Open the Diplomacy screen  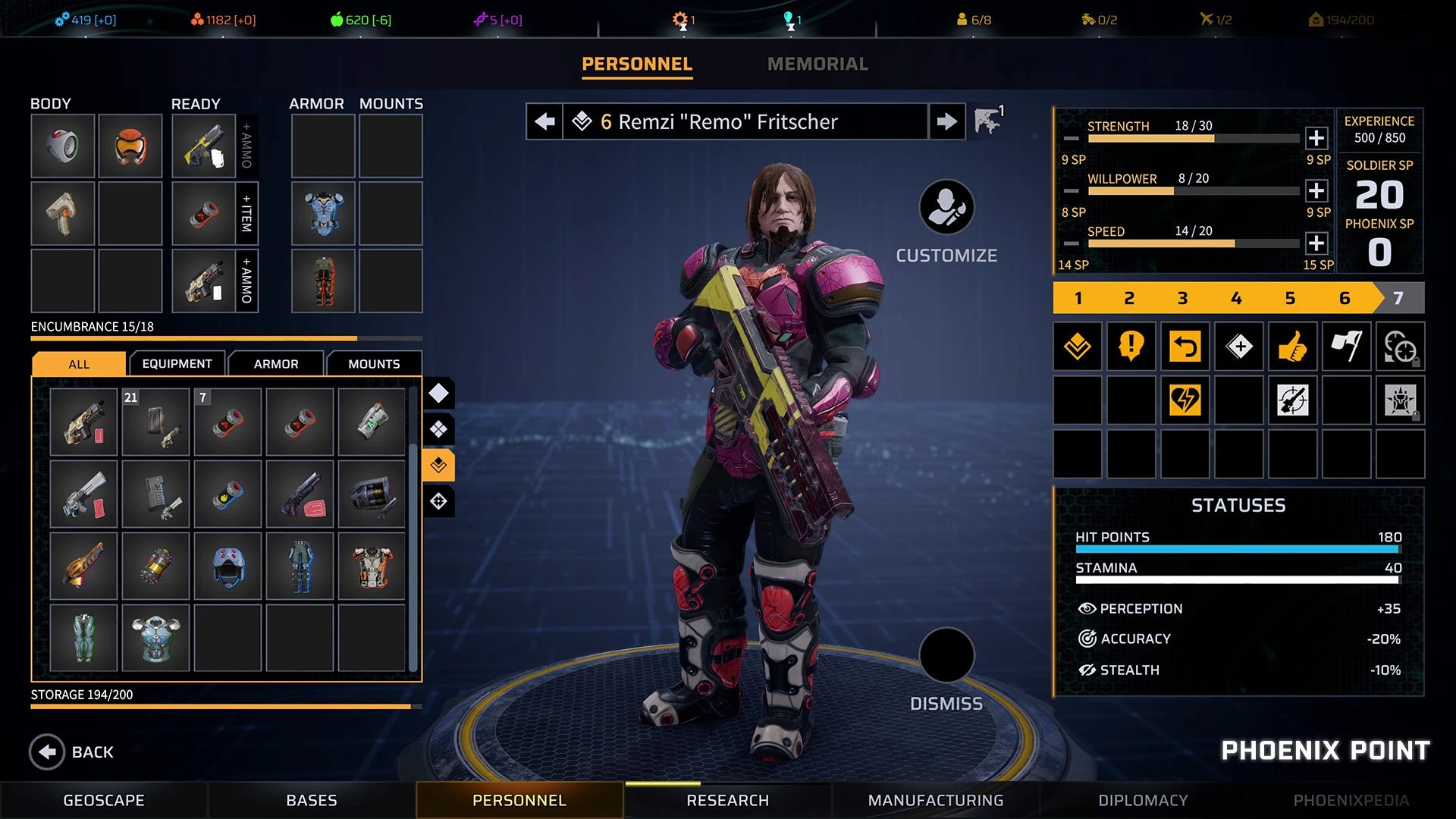(1143, 800)
